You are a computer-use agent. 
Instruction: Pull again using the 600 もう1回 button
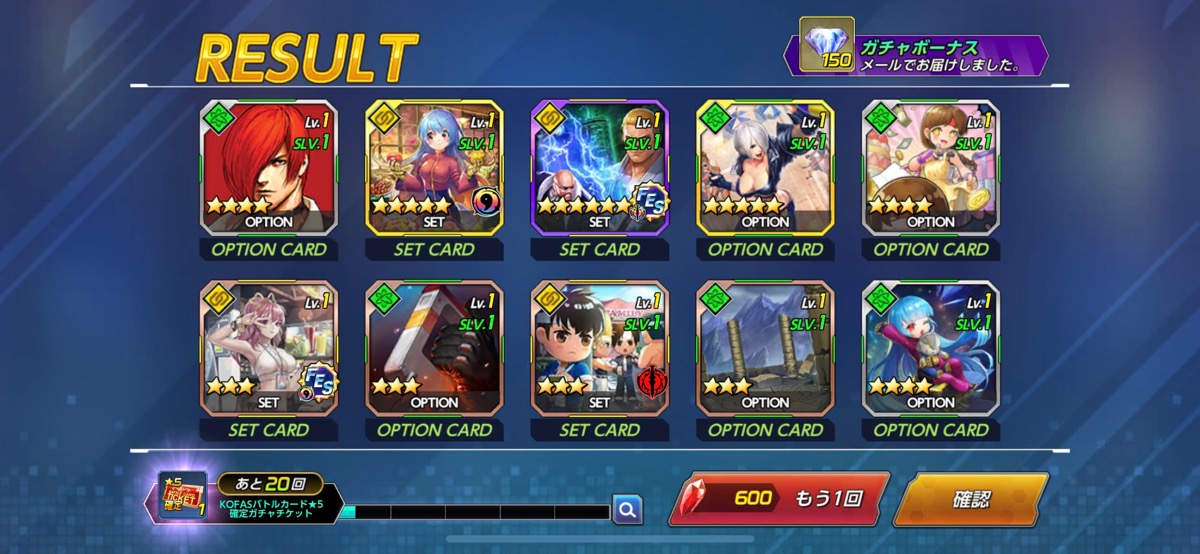[x=777, y=499]
